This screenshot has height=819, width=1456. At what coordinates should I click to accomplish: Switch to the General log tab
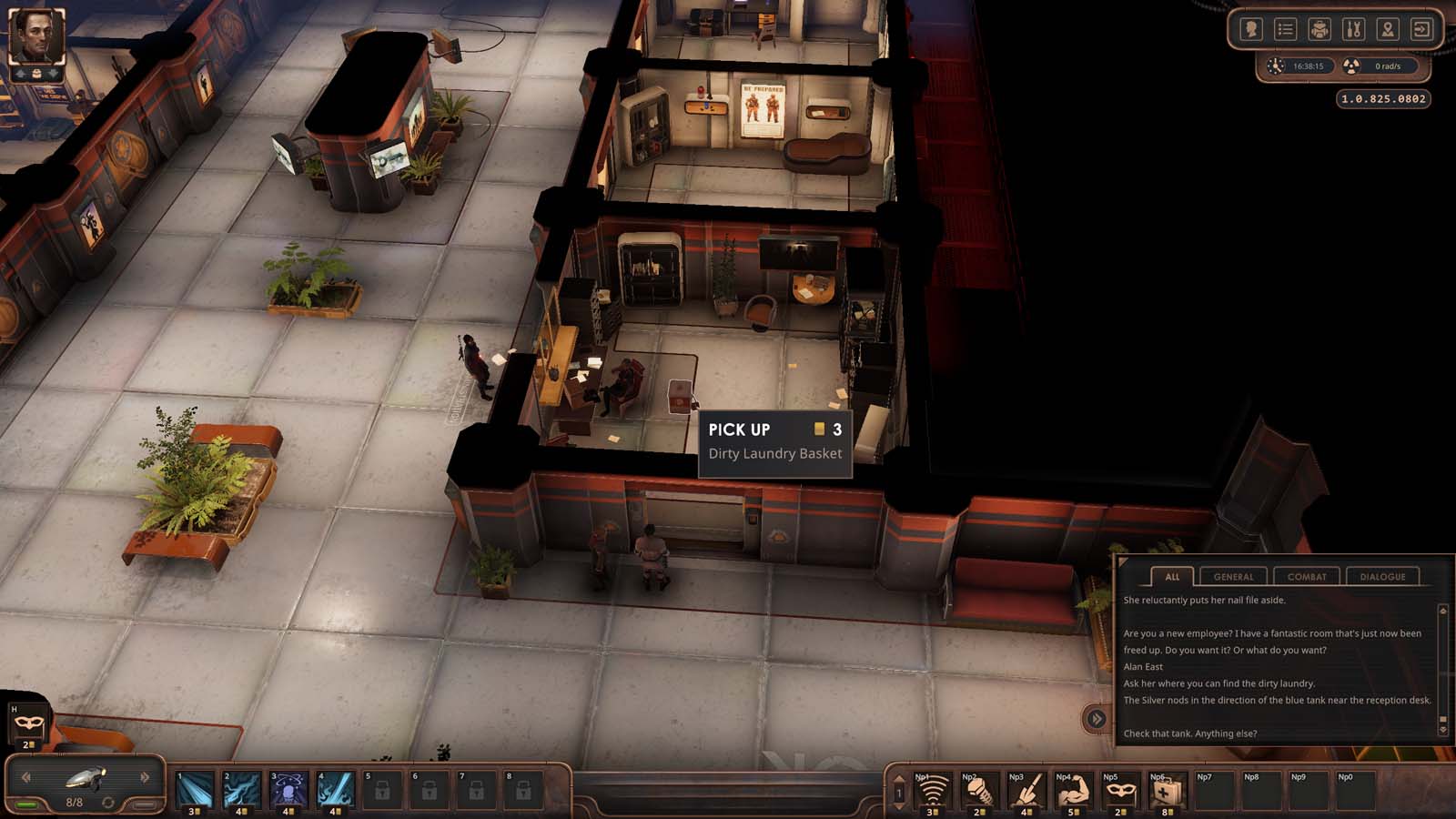1233,576
